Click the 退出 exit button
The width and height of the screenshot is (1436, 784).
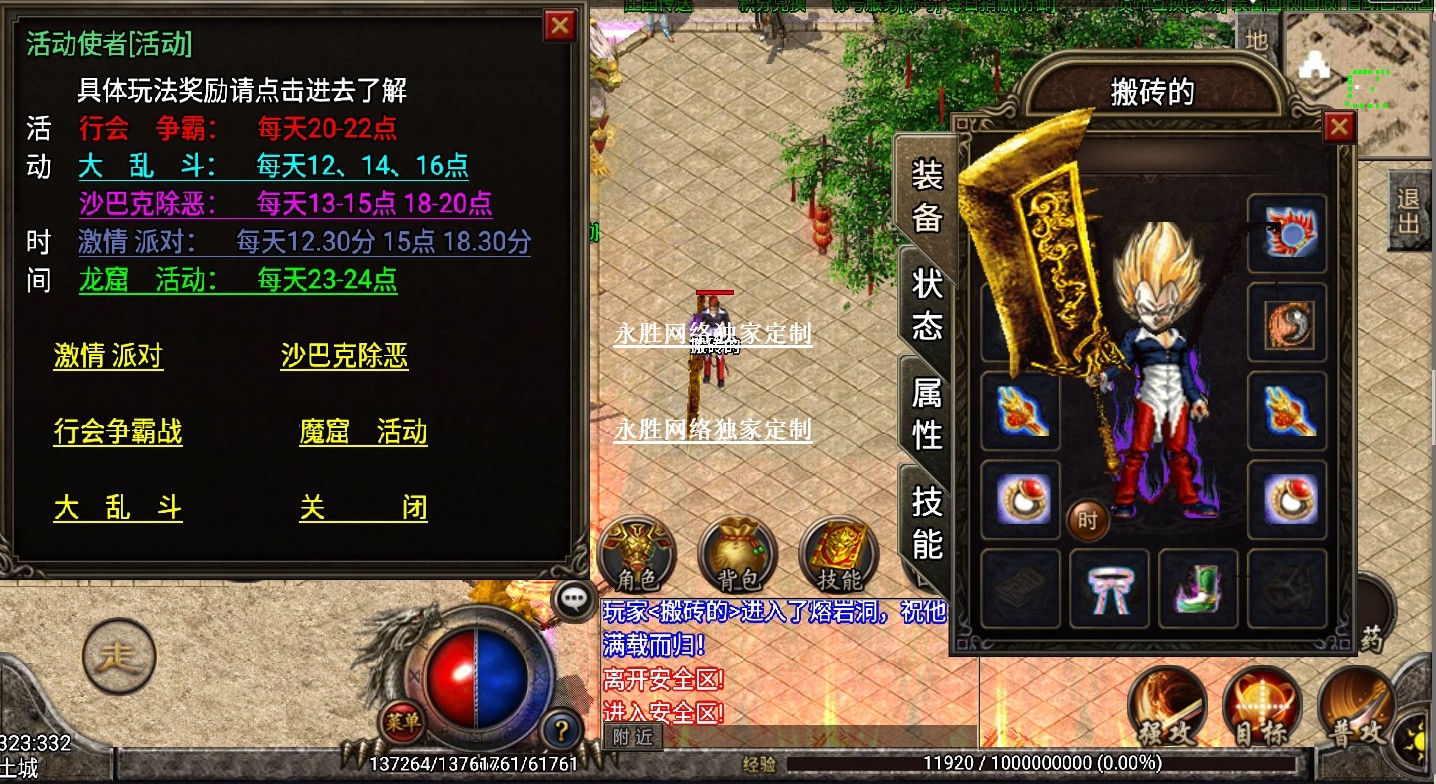(x=1408, y=209)
